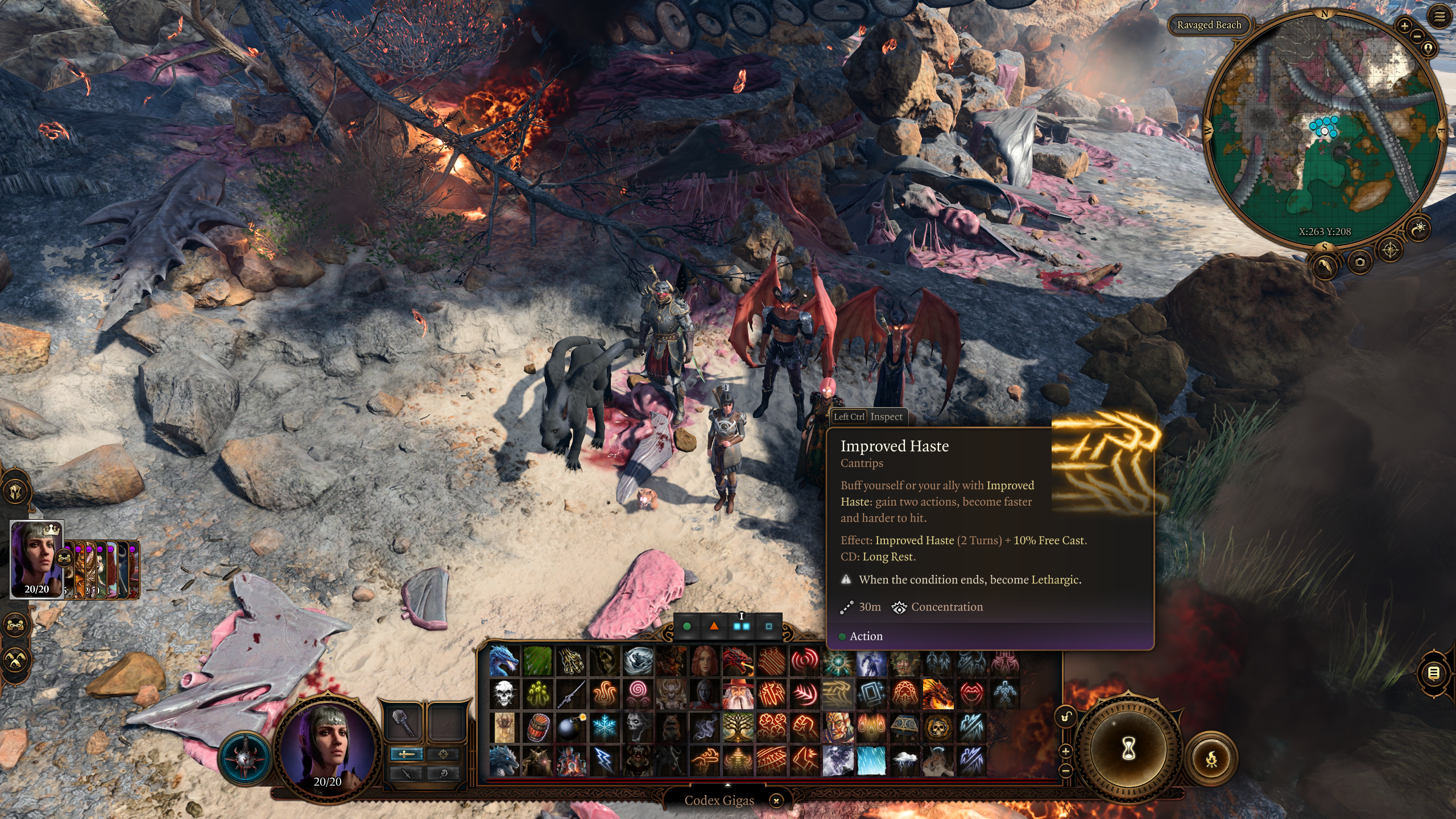The image size is (1456, 819).
Task: Activate the blue snowflake ice spell
Action: [x=604, y=727]
